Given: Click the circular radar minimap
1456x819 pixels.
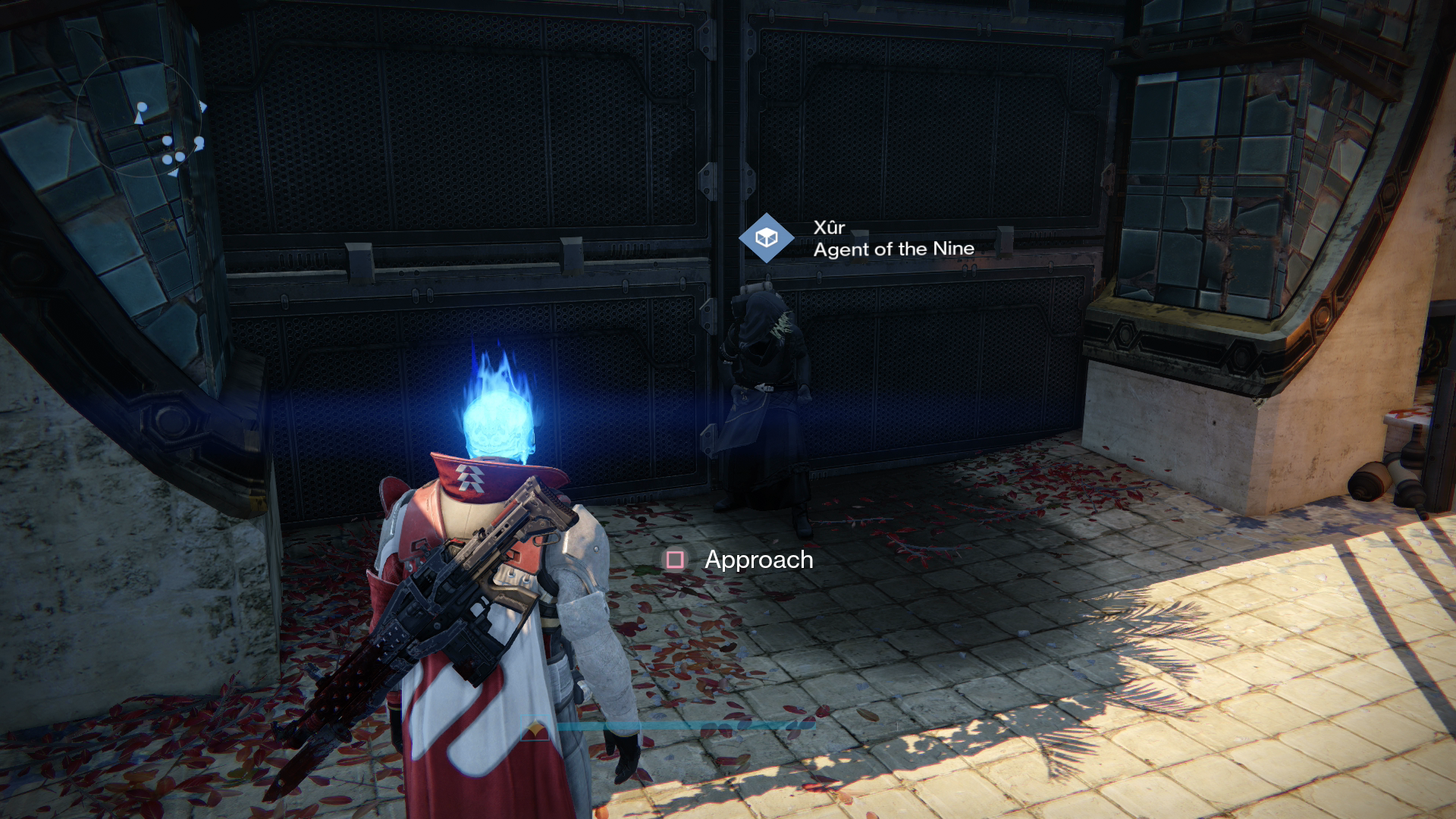Looking at the screenshot, I should [x=141, y=118].
